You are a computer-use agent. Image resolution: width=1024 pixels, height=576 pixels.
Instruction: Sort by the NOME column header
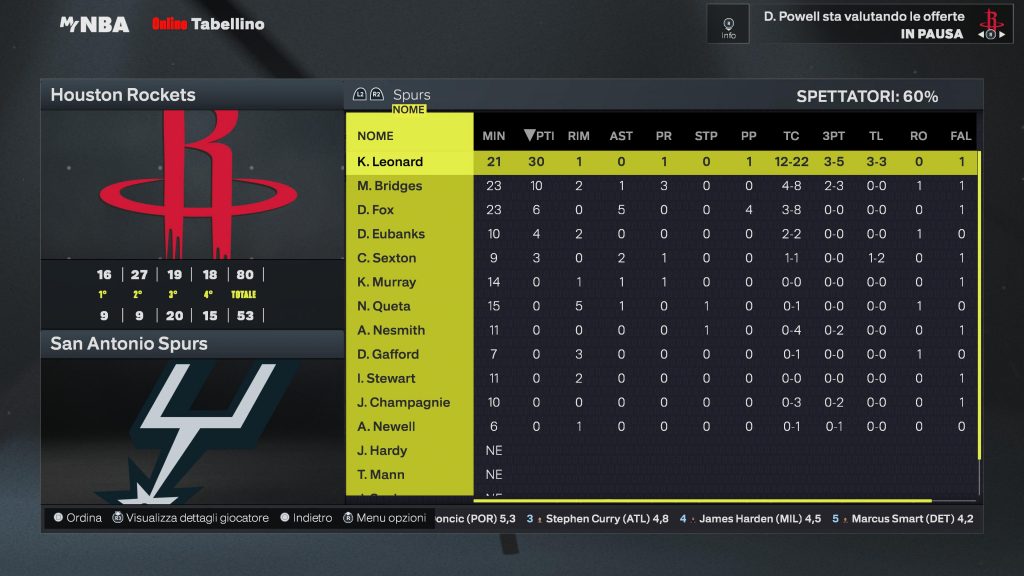pos(376,136)
